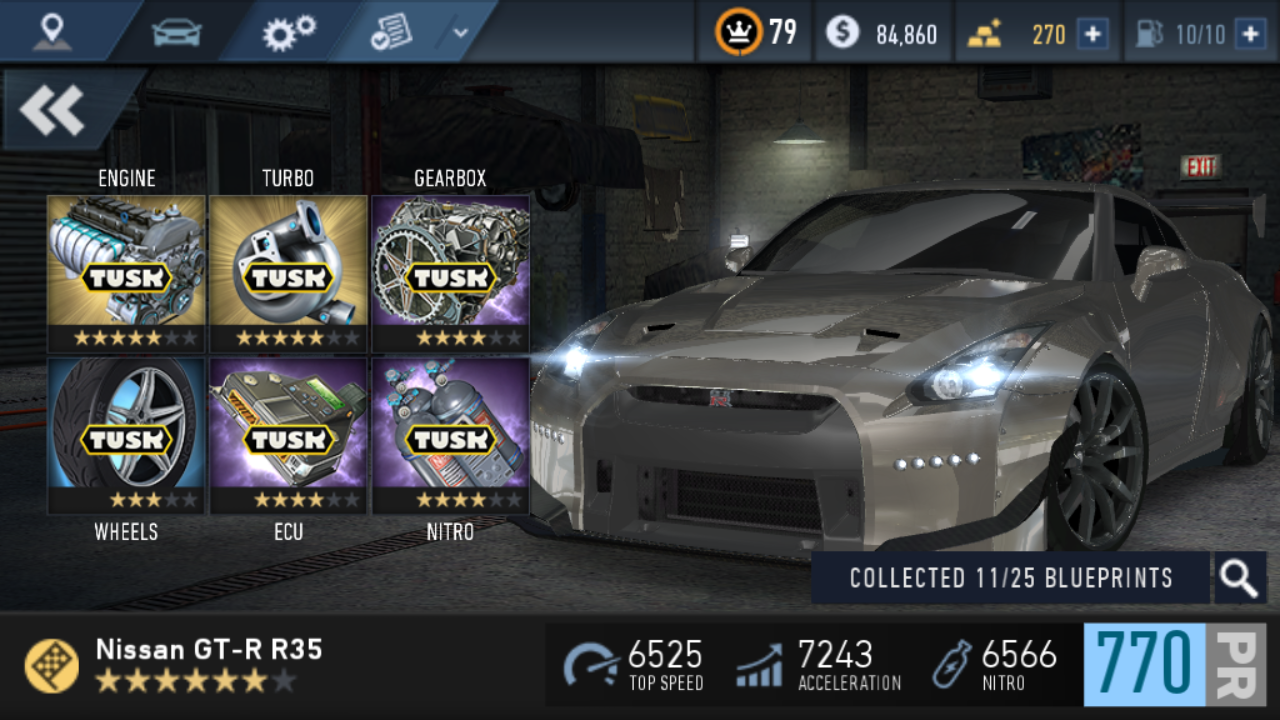
Task: Click the magnifying glass blueprint search
Action: click(1239, 578)
